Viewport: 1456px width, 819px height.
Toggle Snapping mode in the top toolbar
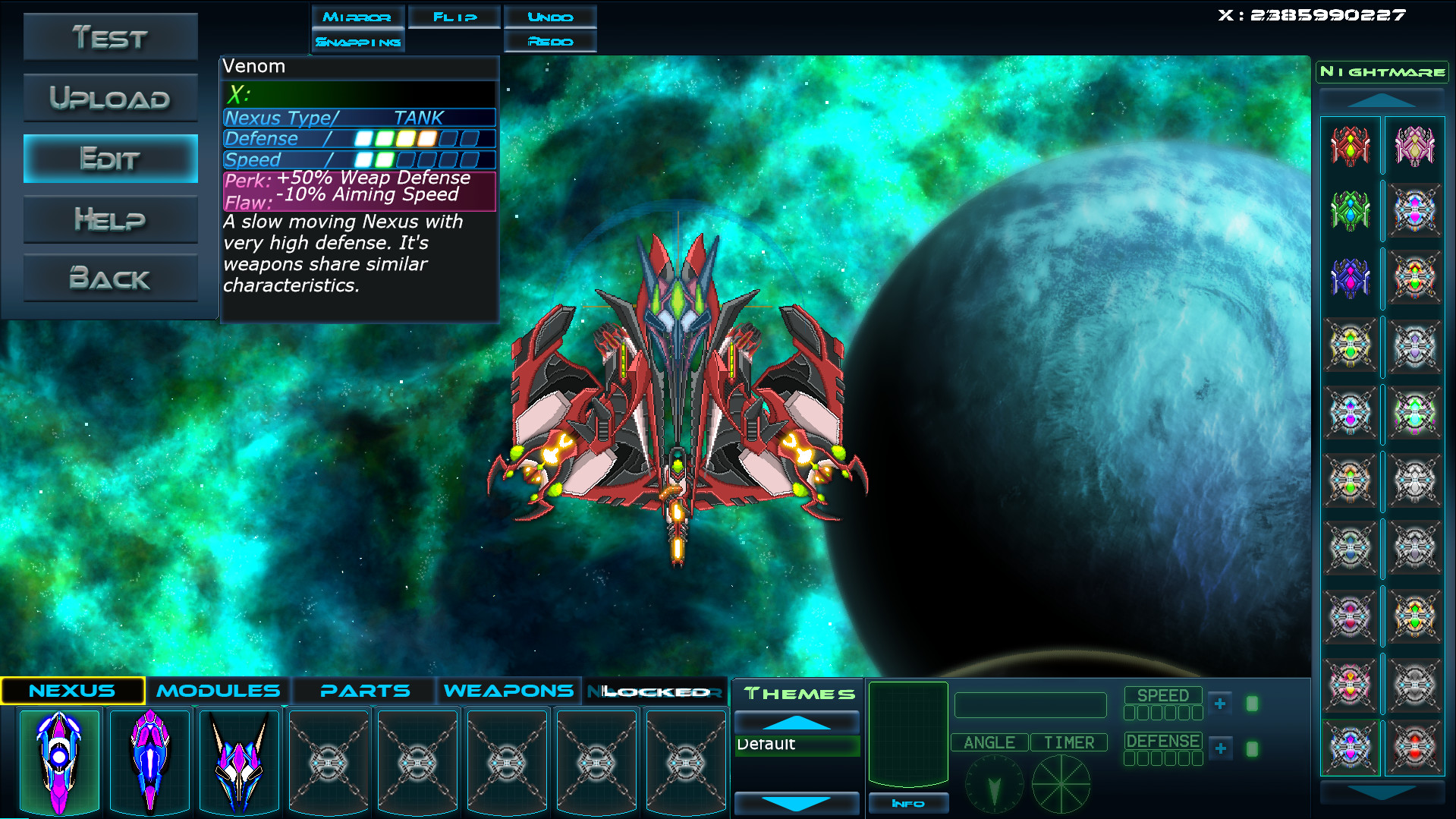click(357, 42)
